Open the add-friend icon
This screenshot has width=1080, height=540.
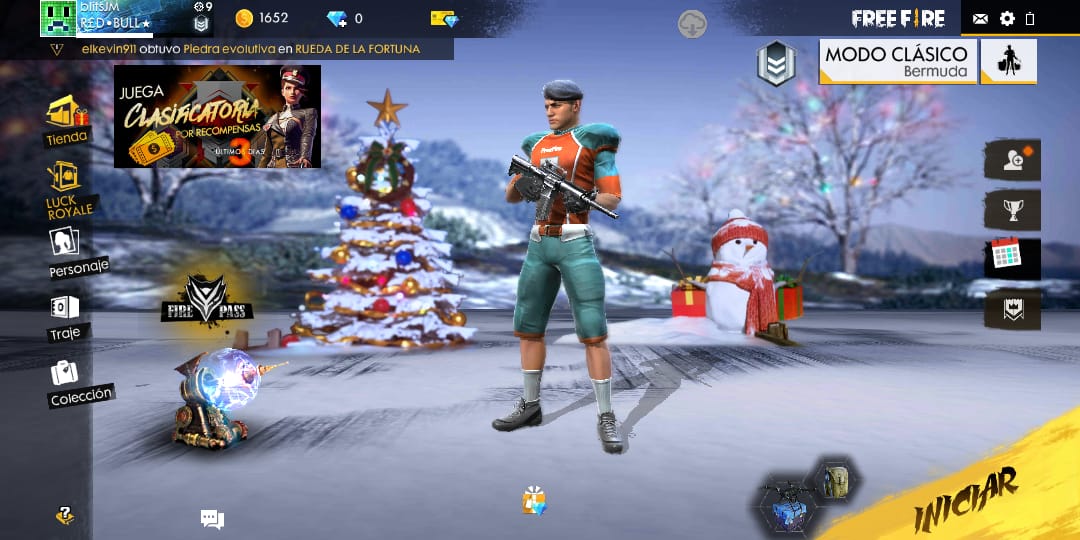pyautogui.click(x=1013, y=159)
